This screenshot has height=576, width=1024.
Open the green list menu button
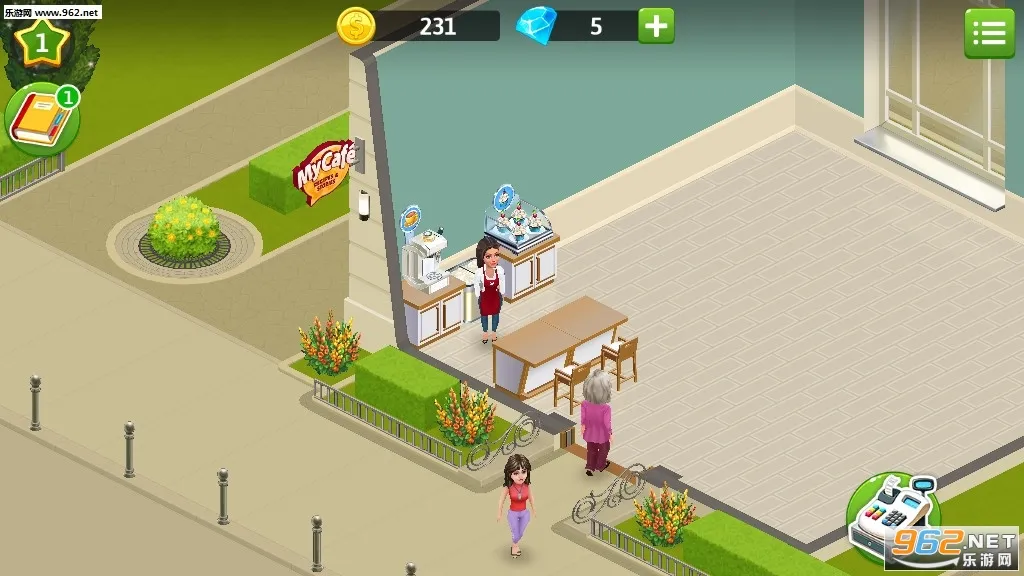988,34
